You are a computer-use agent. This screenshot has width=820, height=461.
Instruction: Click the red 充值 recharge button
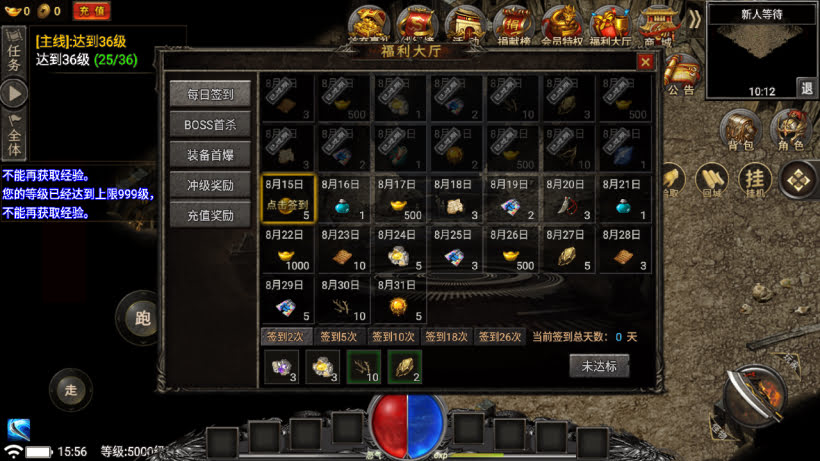point(92,11)
